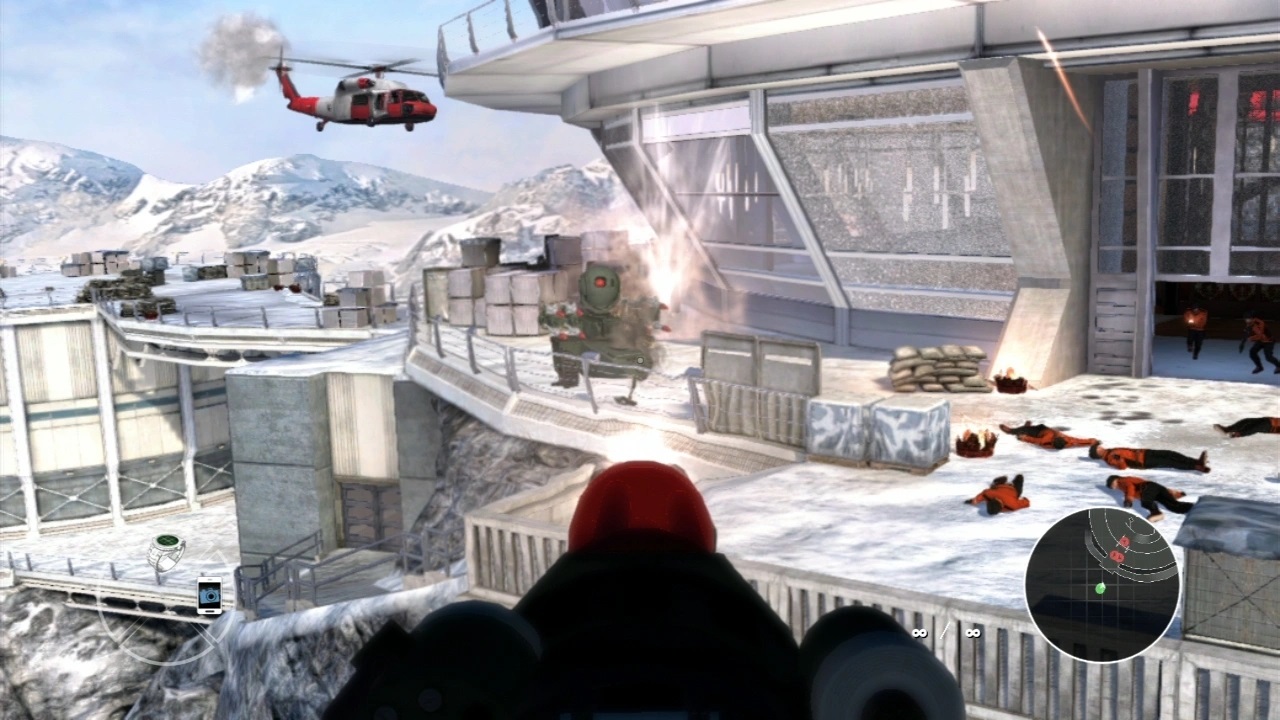Viewport: 1280px width, 720px height.
Task: Click the circular radar minimap
Action: pyautogui.click(x=1102, y=585)
